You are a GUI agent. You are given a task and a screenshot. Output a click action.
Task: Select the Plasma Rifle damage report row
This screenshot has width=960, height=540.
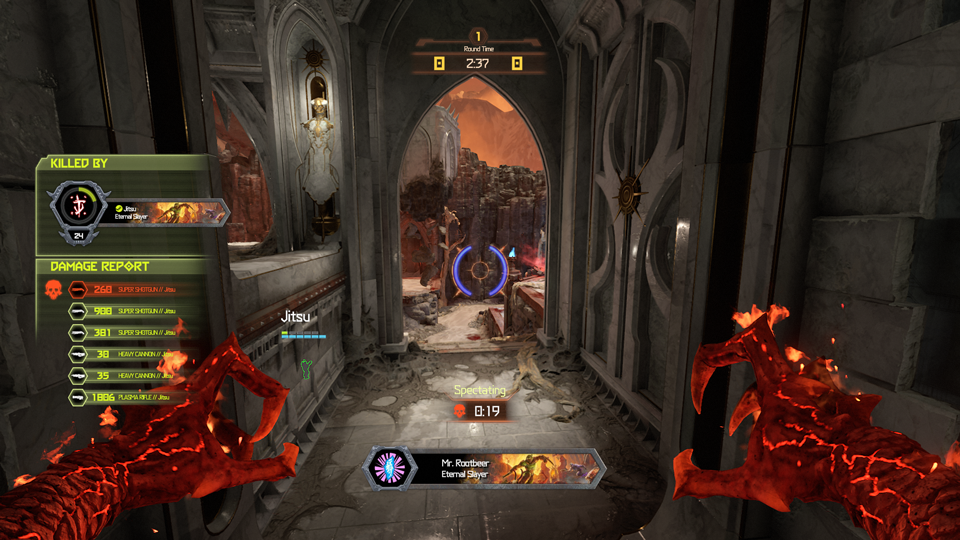125,397
